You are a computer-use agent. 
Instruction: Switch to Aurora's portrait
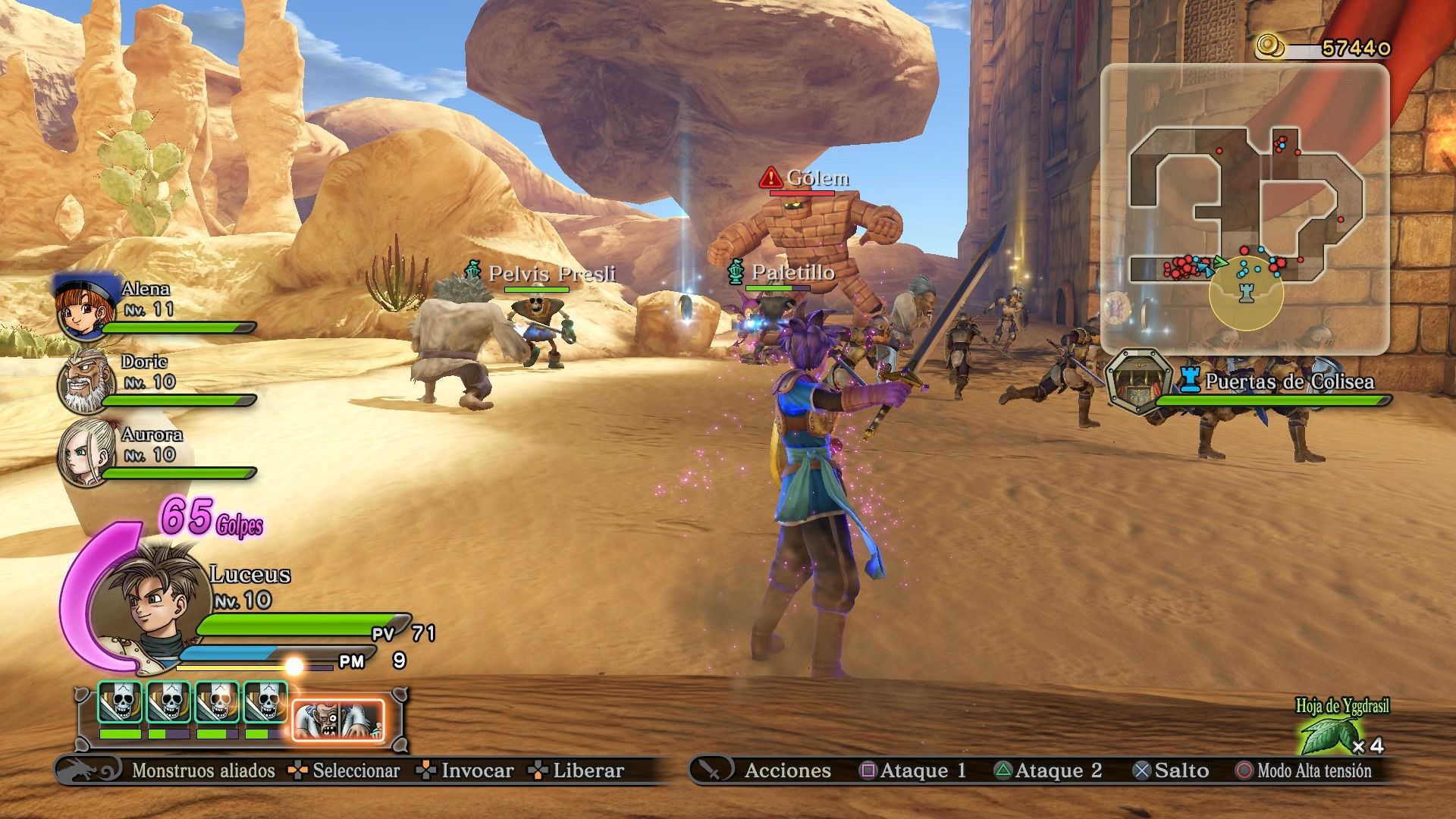tap(85, 453)
